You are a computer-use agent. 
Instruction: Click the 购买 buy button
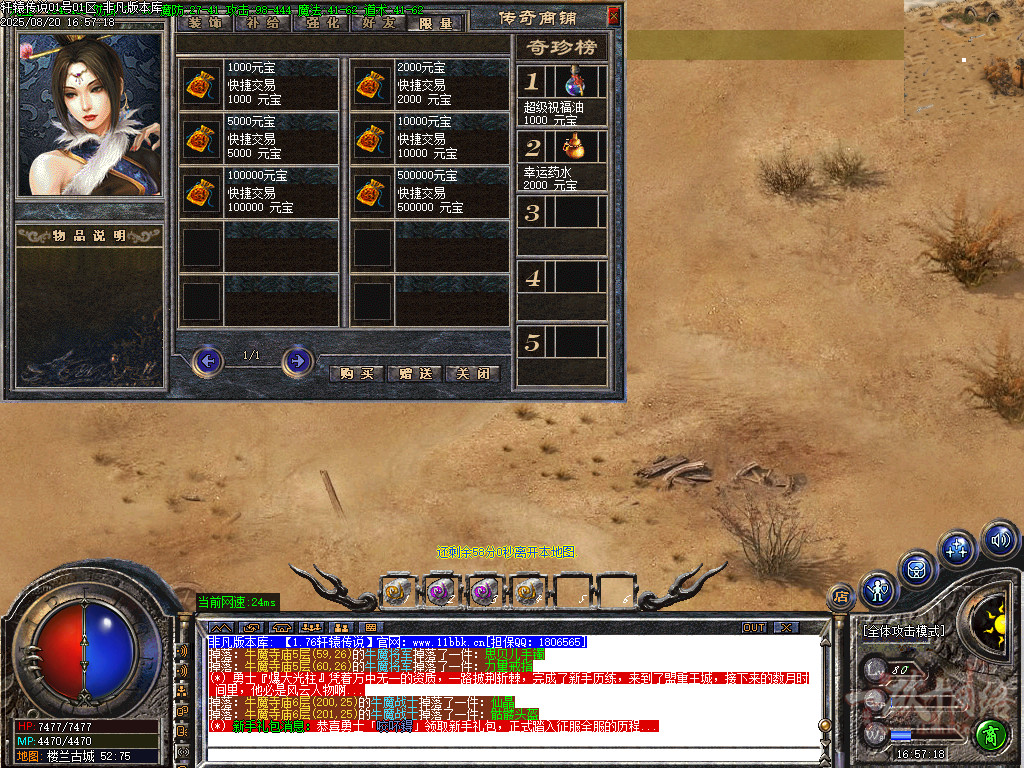coord(355,373)
